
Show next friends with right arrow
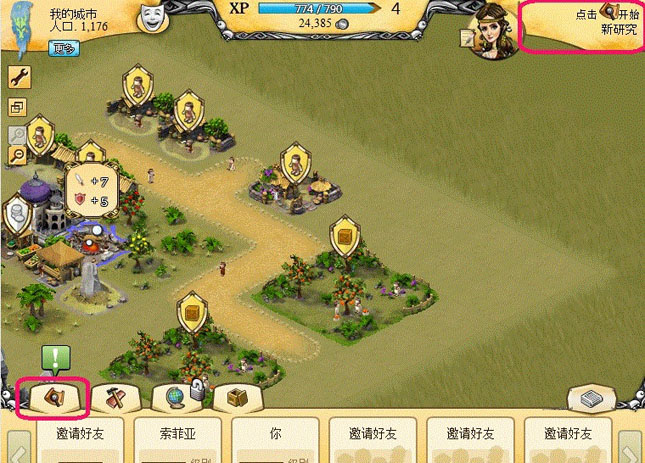(630, 445)
